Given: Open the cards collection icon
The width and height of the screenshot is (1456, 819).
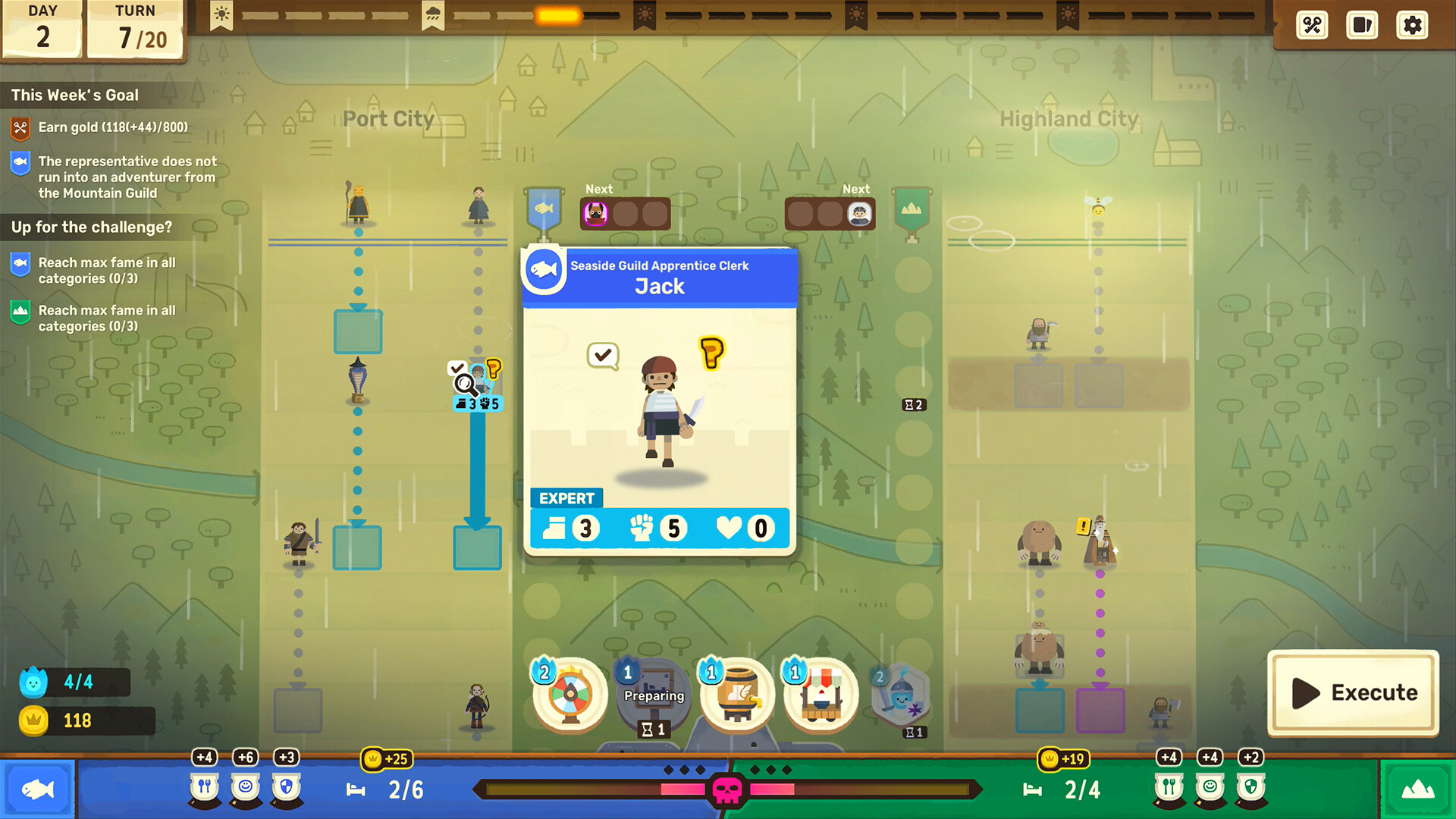Looking at the screenshot, I should click(1362, 25).
